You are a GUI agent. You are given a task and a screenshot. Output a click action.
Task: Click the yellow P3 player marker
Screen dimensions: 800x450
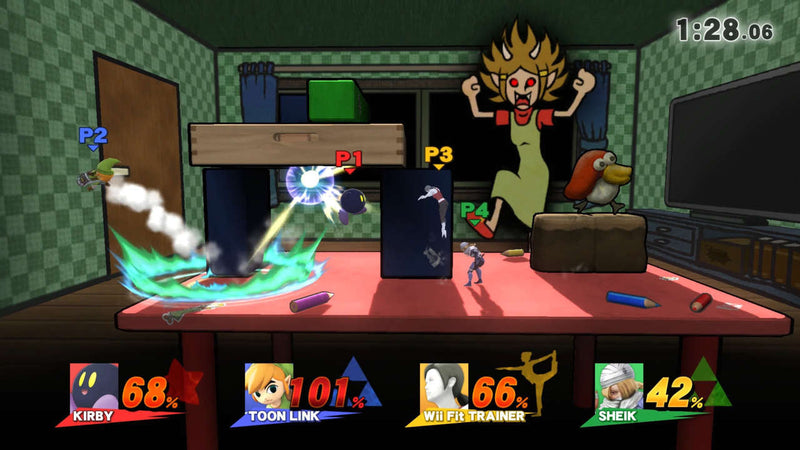click(x=438, y=156)
